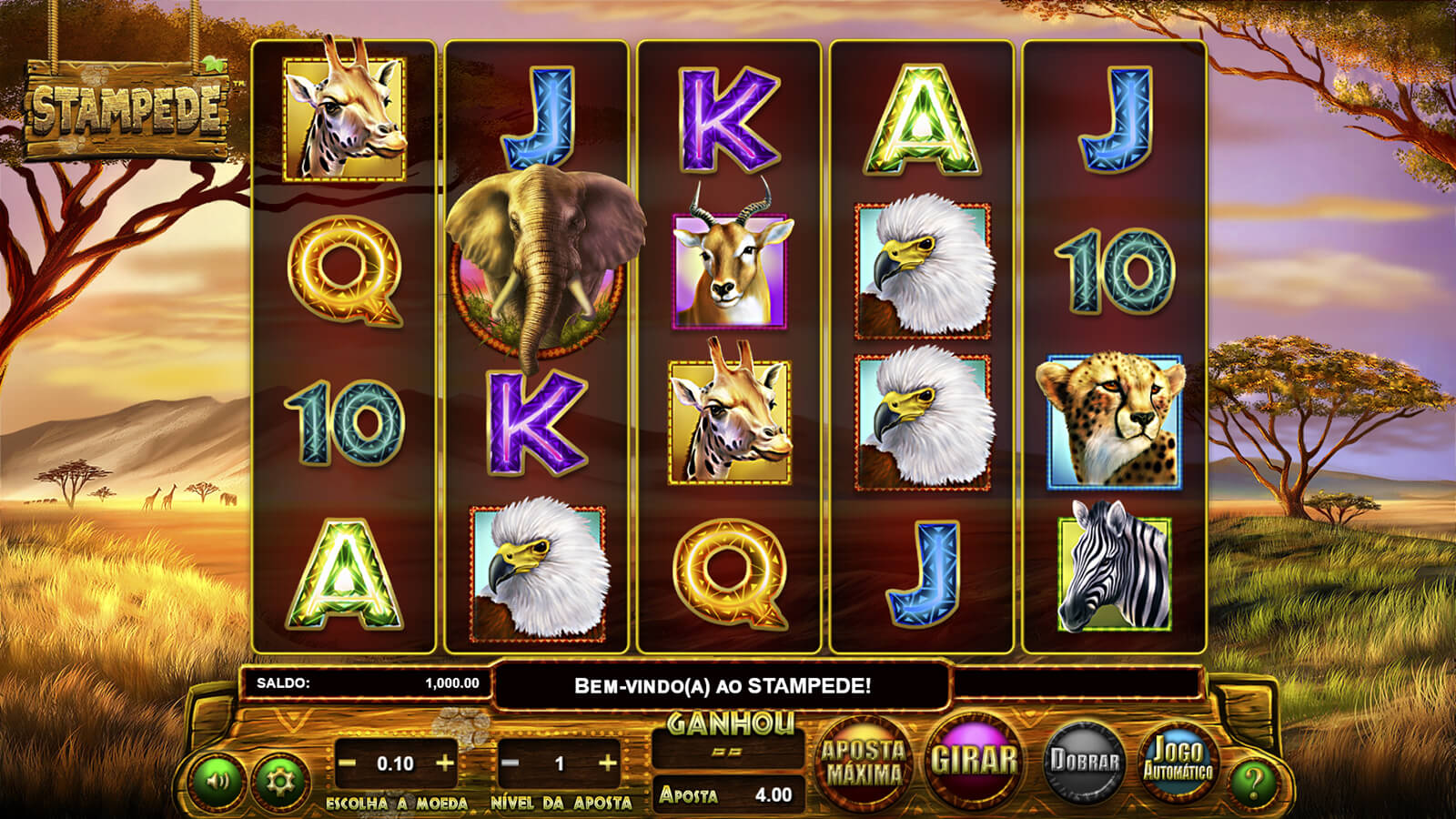
Task: Open the question mark help screen
Action: (1253, 781)
